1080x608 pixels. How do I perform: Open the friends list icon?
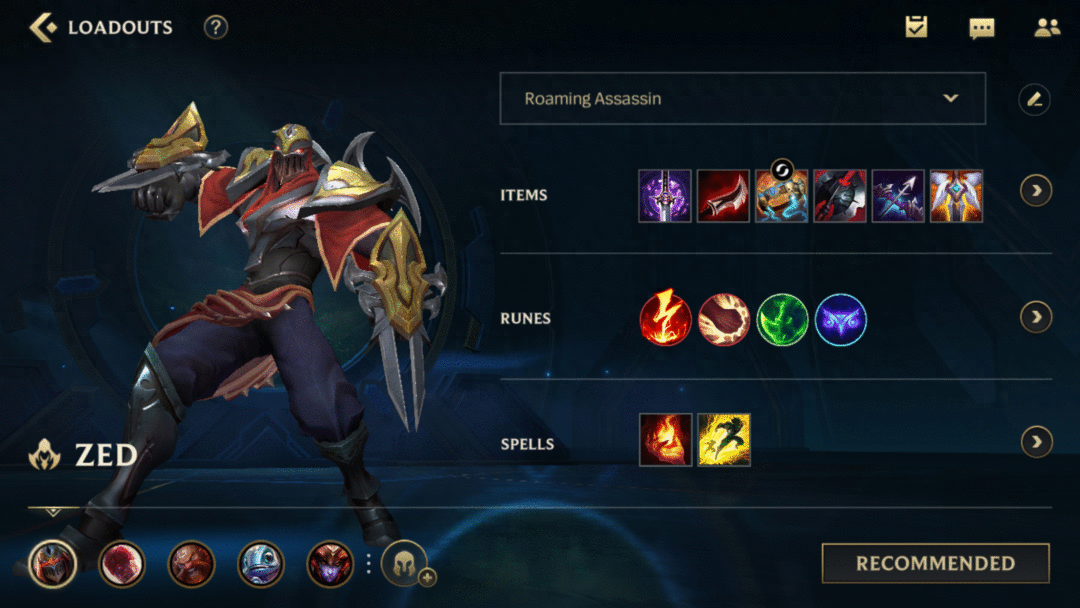[x=1047, y=27]
